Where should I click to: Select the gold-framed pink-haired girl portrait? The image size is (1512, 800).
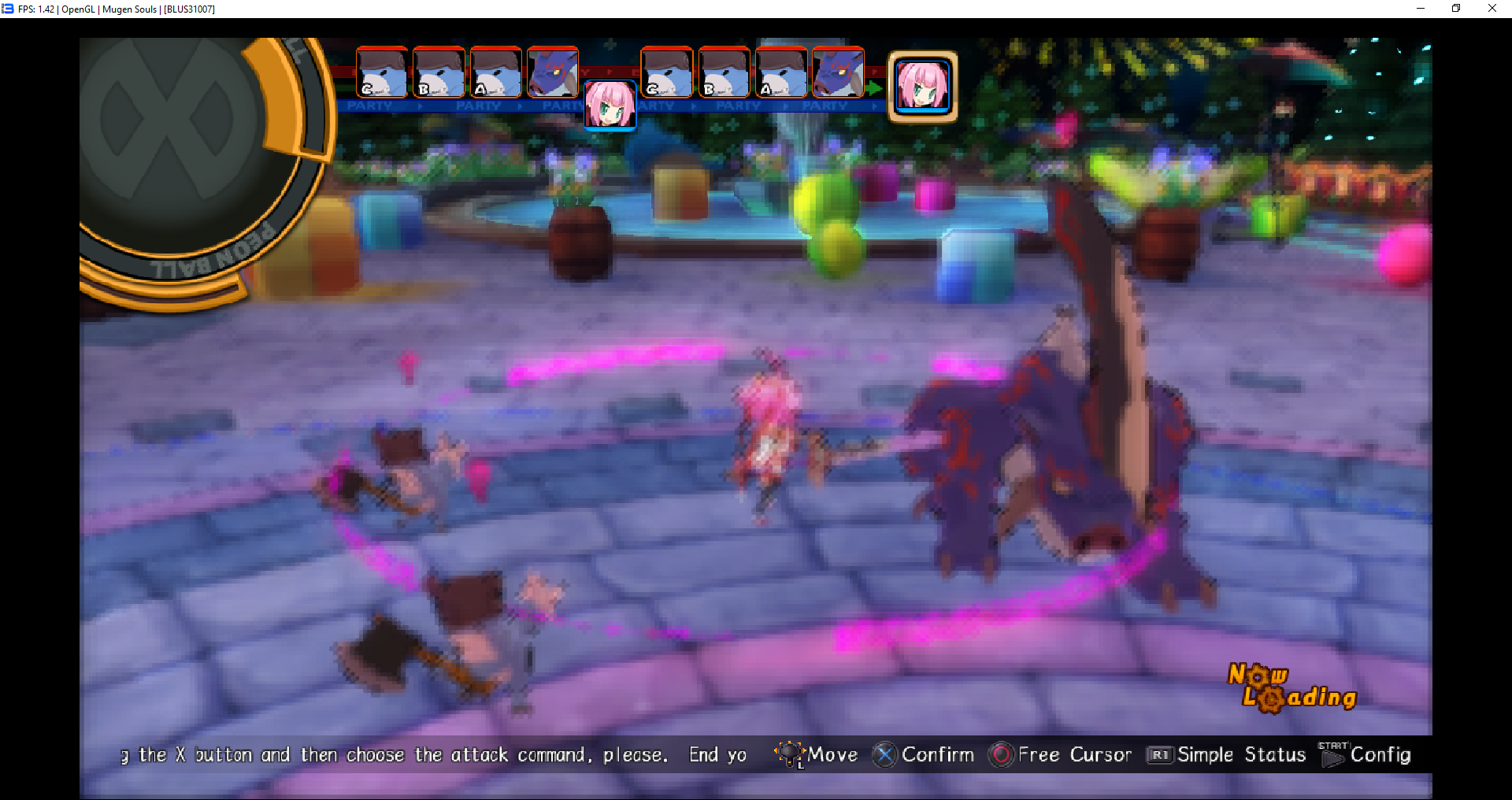(x=922, y=87)
